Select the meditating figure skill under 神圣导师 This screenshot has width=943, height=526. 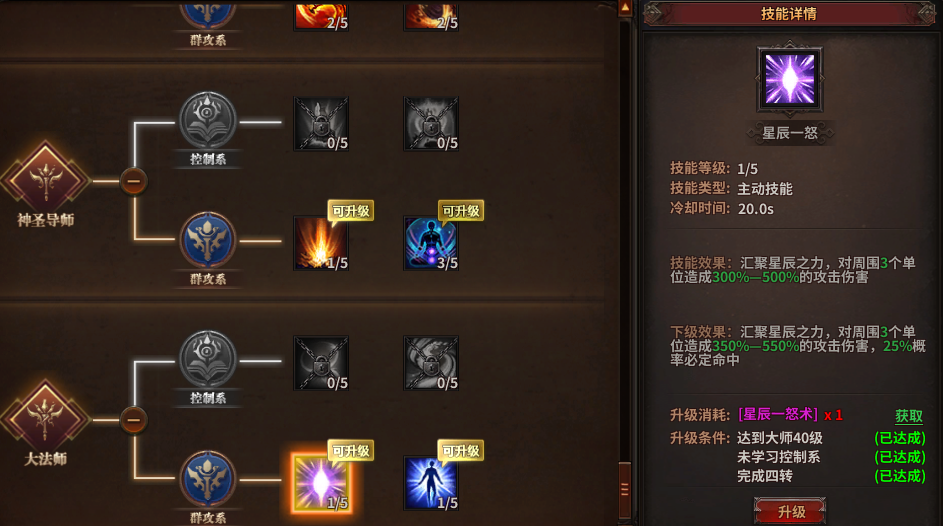pos(431,243)
